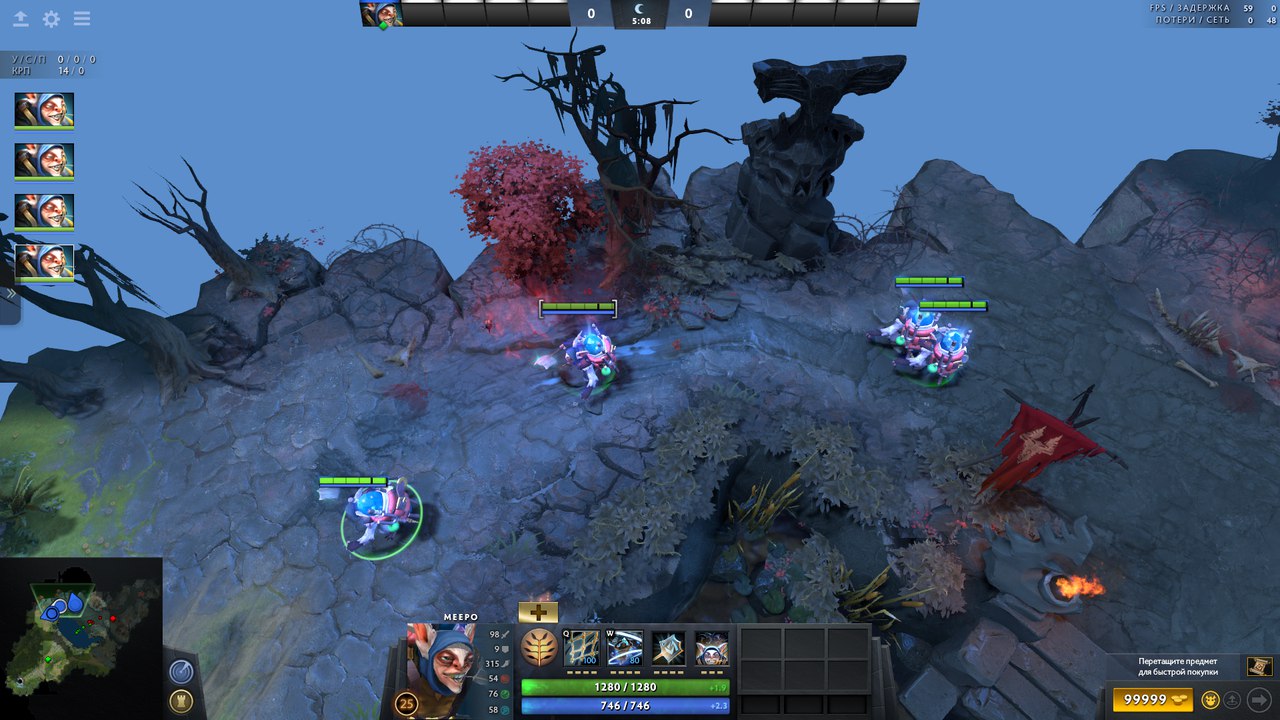Cast the Poof ability
The height and width of the screenshot is (720, 1280).
[625, 648]
